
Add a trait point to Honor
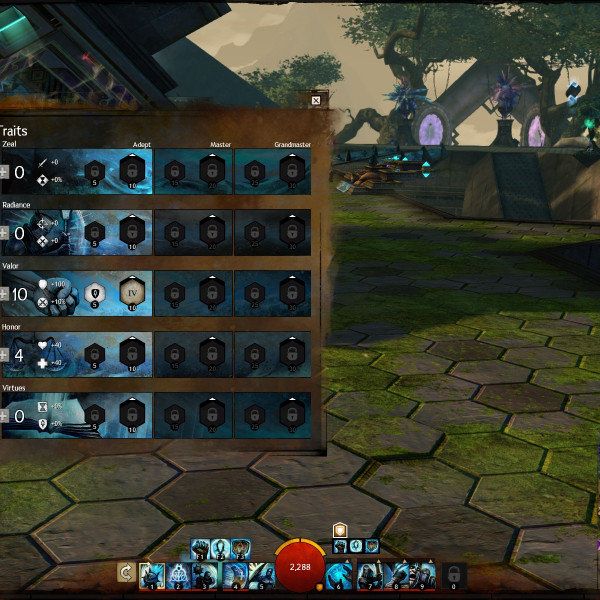coord(4,355)
